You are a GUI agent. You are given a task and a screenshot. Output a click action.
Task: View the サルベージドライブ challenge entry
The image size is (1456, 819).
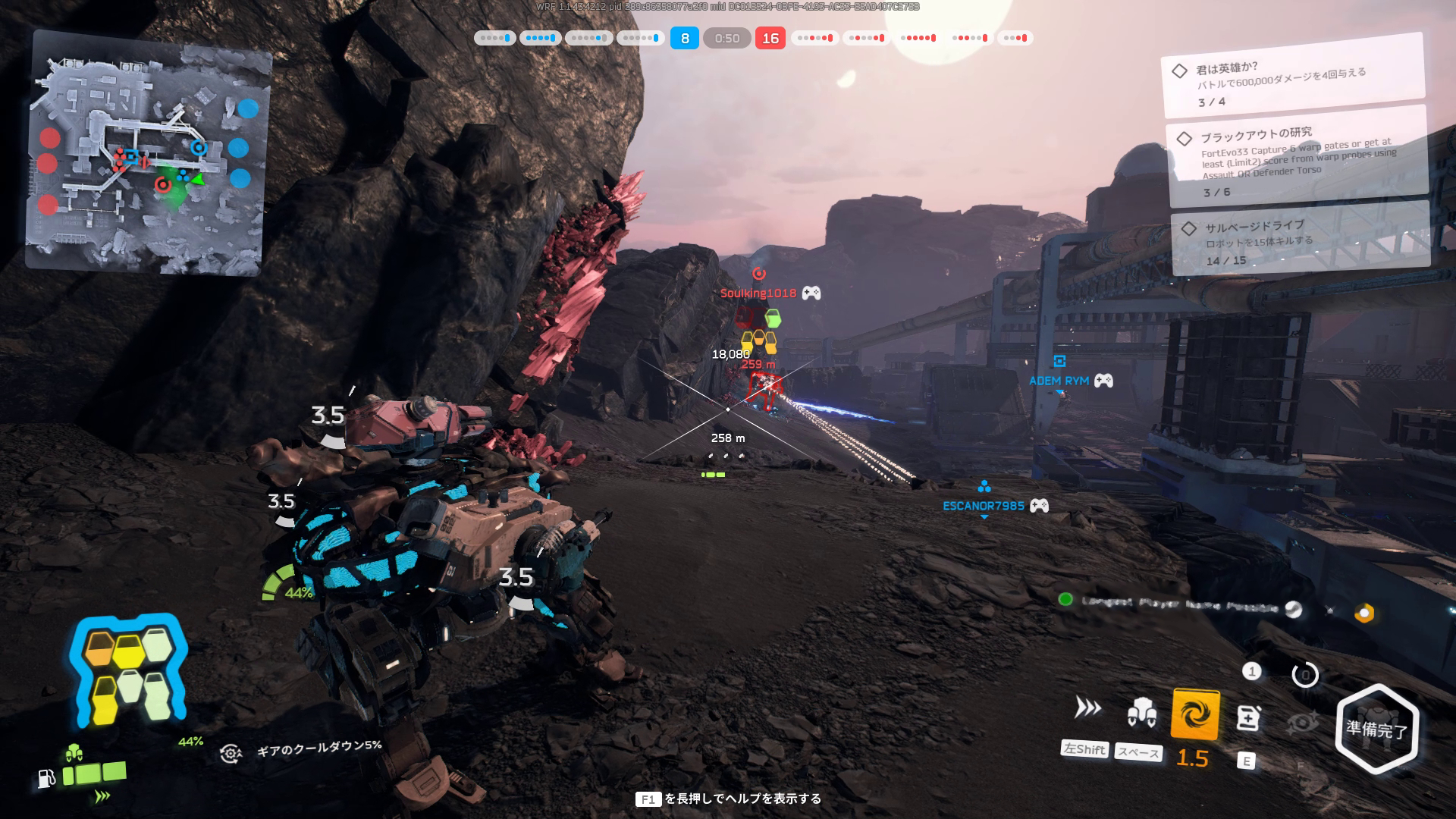pos(1300,239)
